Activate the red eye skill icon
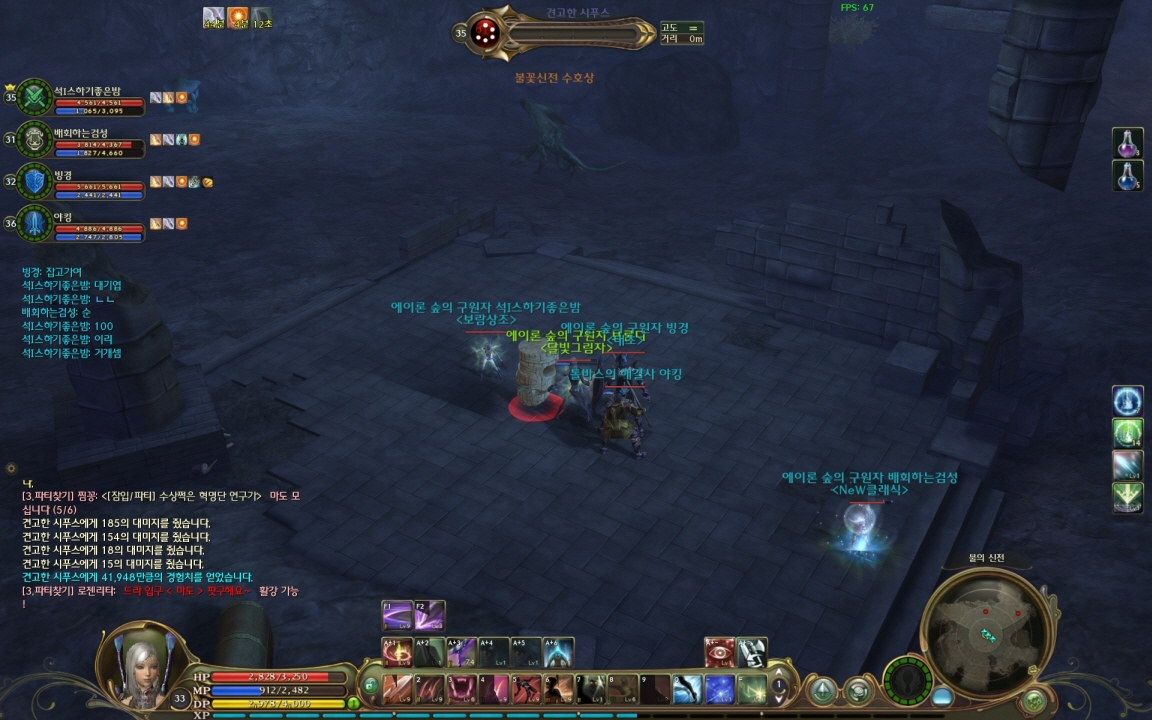1152x720 pixels. pyautogui.click(x=719, y=652)
